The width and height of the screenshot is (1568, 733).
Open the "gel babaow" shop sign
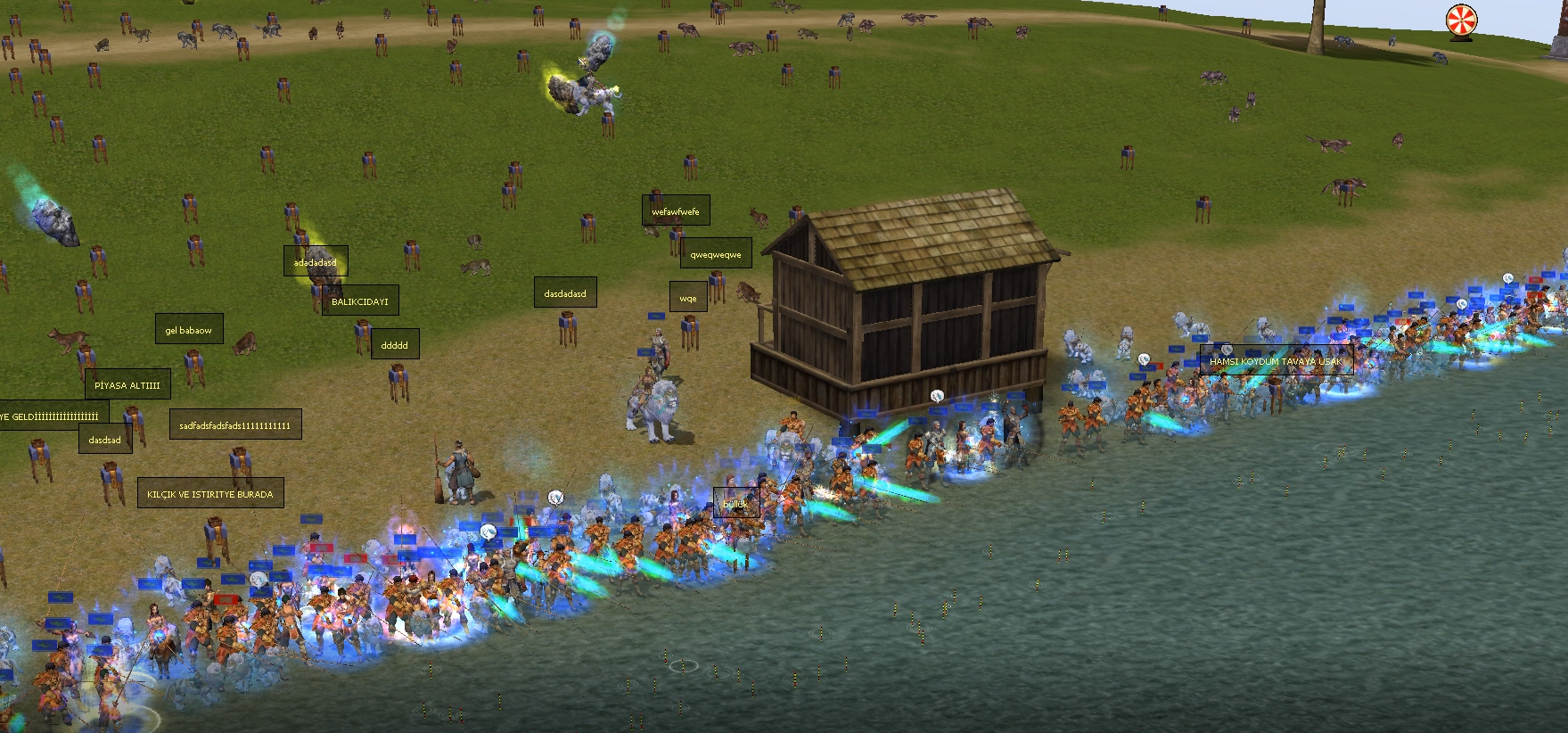(189, 330)
